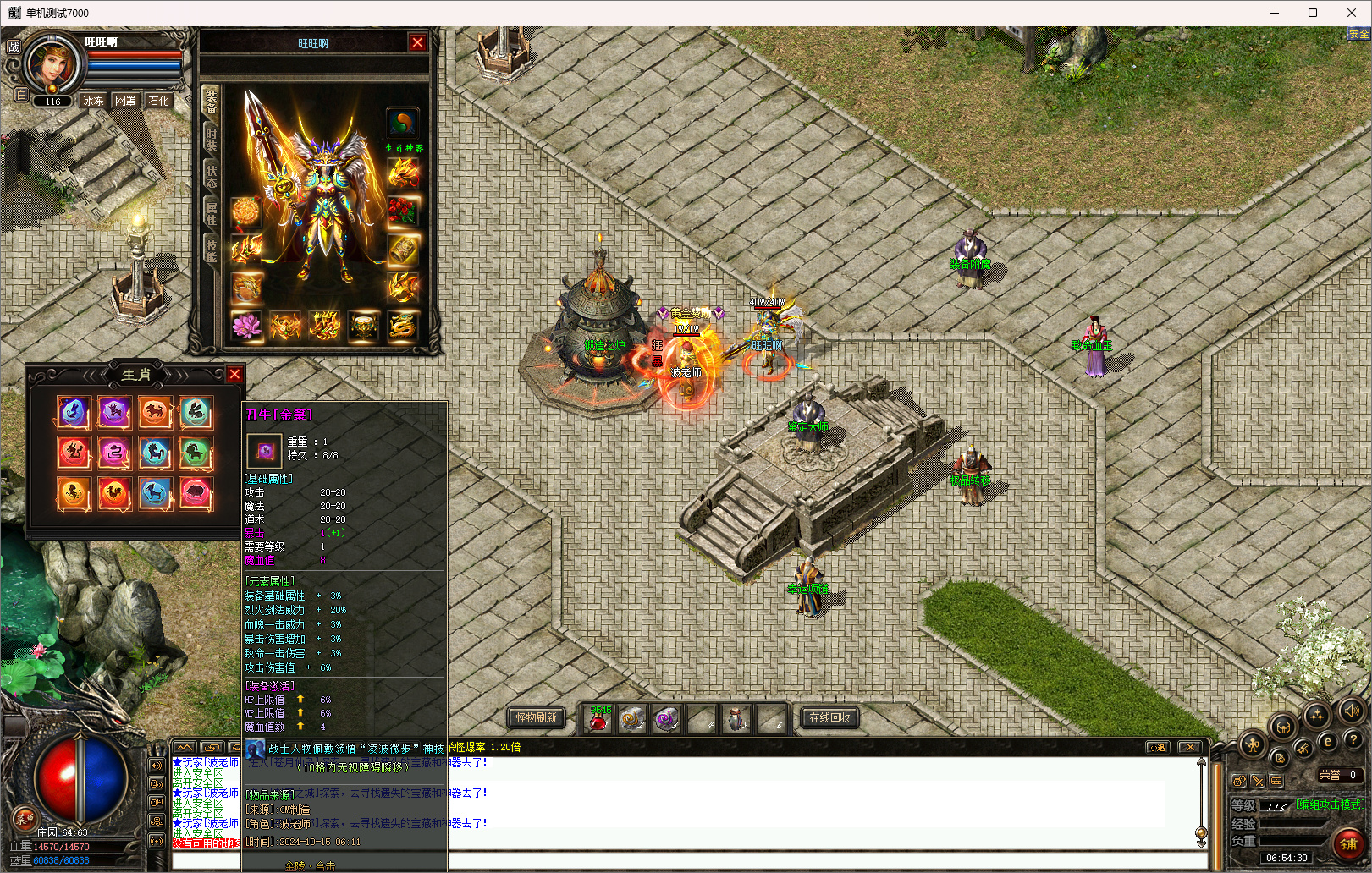Open the question mark help button
Image resolution: width=1372 pixels, height=873 pixels.
(1353, 741)
